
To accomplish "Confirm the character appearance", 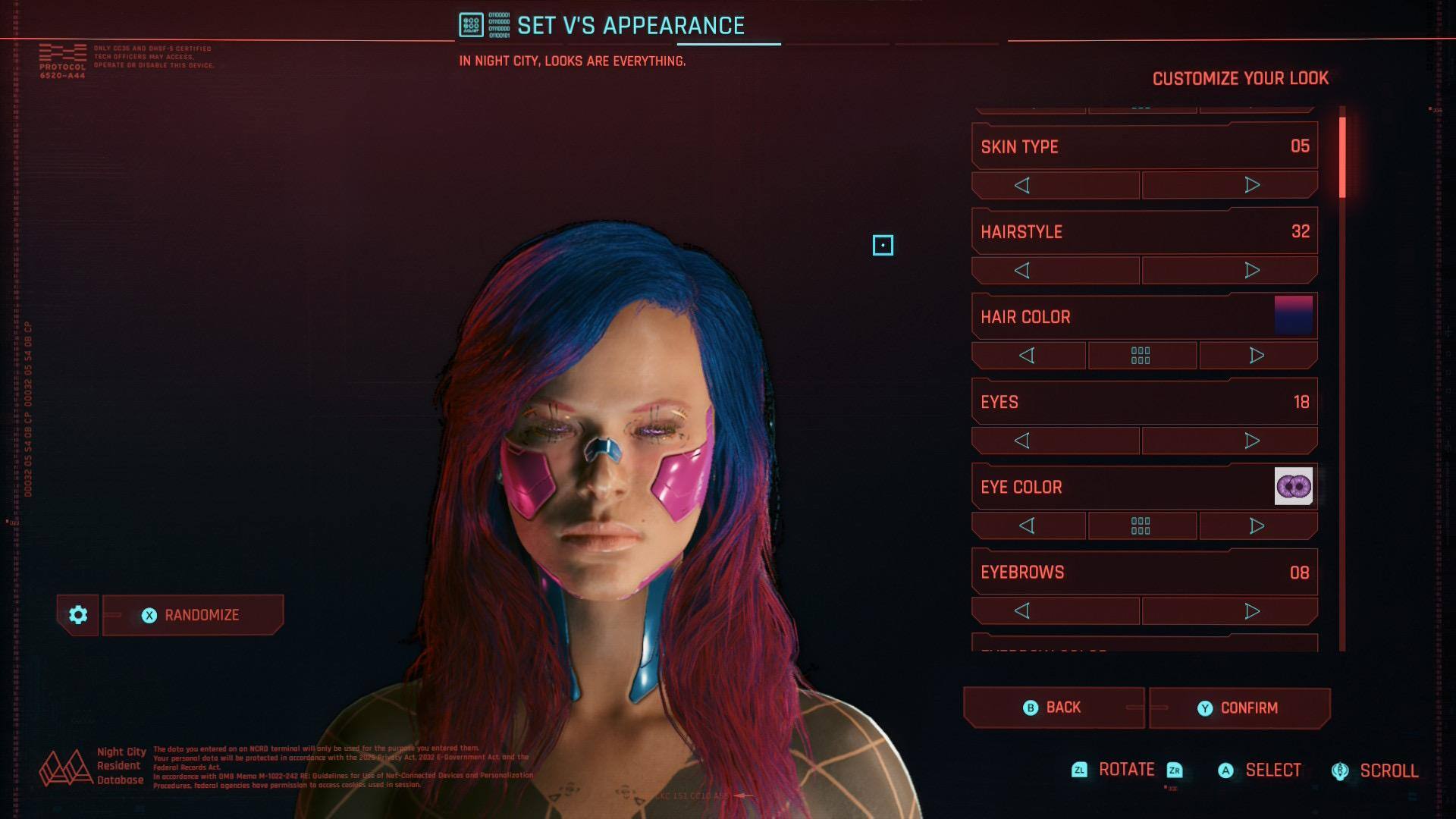I will pos(1239,708).
